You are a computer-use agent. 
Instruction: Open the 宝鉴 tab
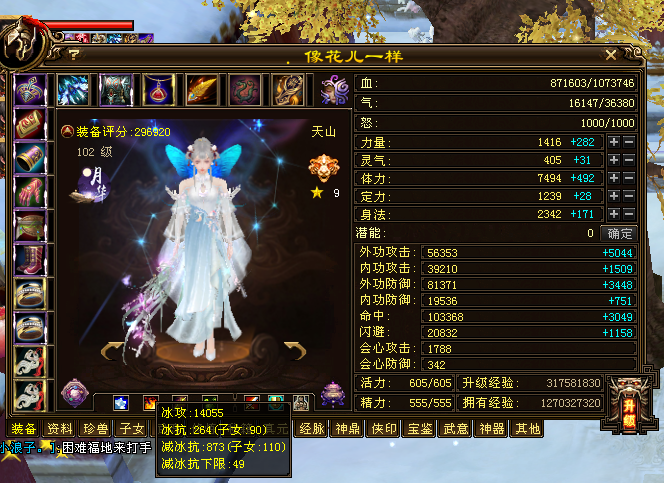pos(420,429)
